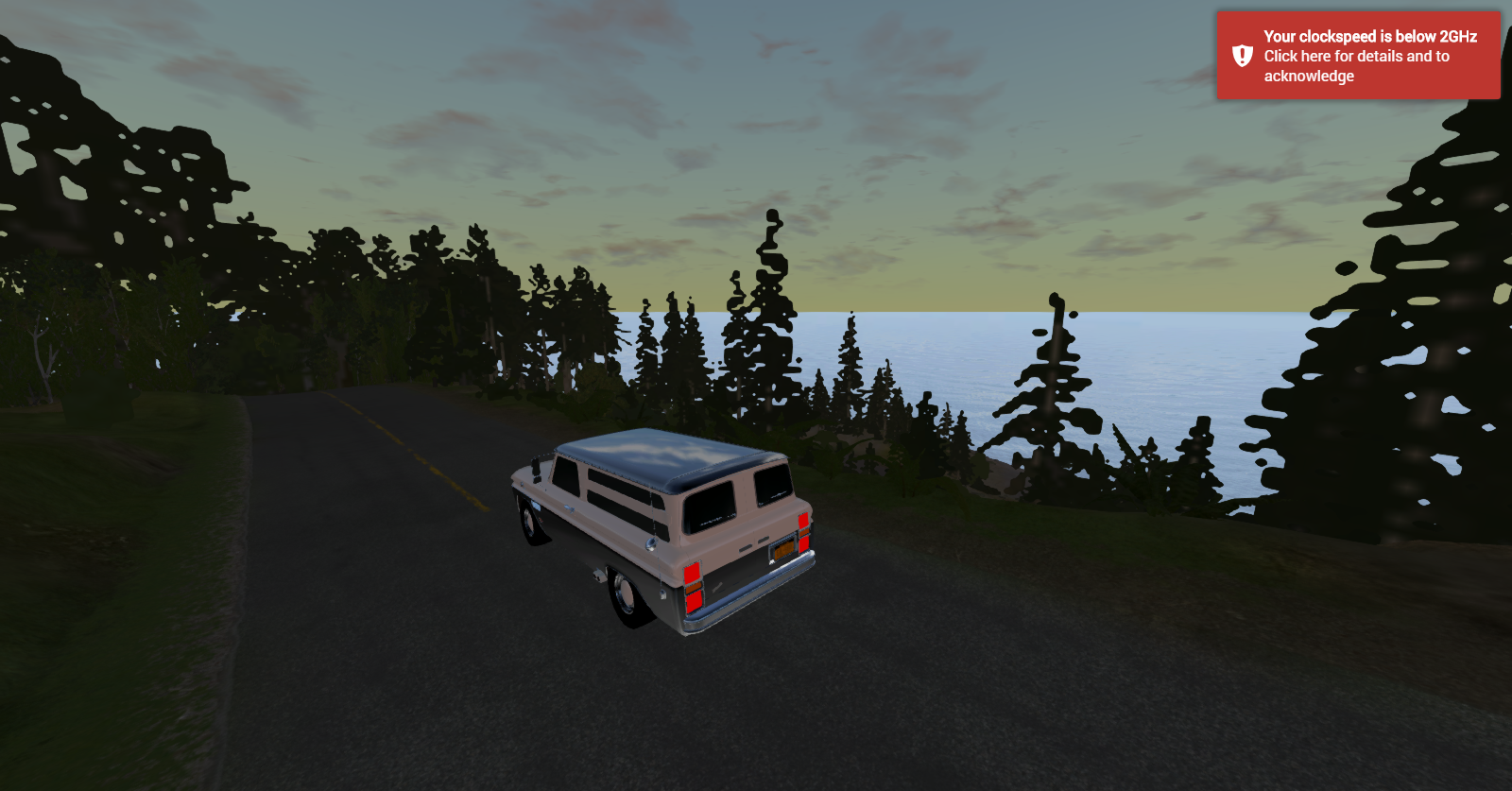Select the yellow rear license plate
Image resolution: width=1512 pixels, height=791 pixels.
783,549
